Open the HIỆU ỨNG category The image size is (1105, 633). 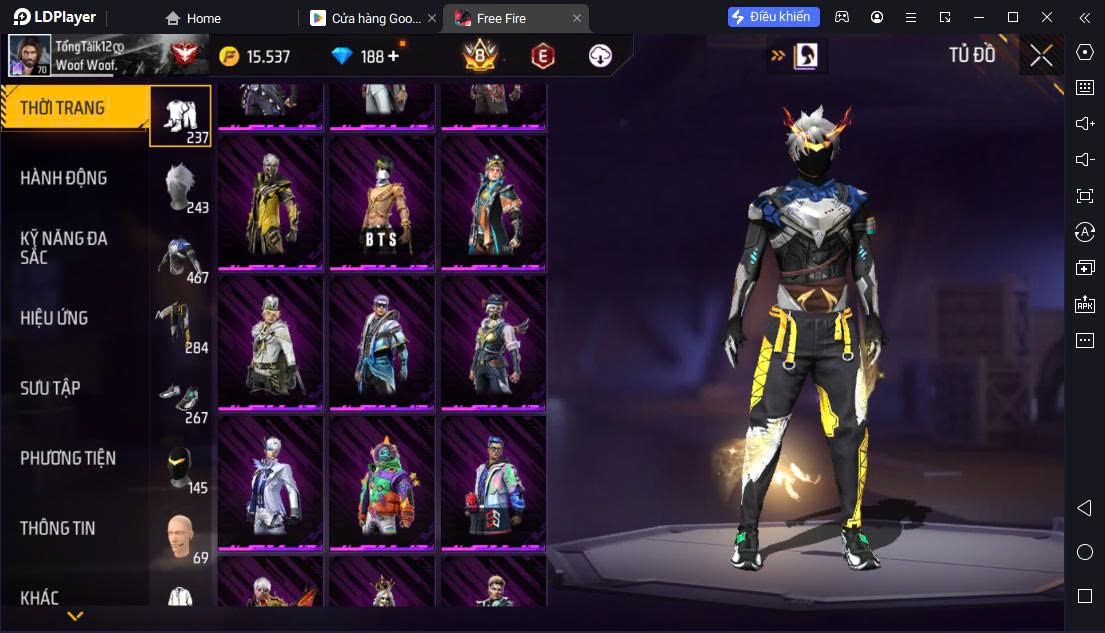coord(54,318)
